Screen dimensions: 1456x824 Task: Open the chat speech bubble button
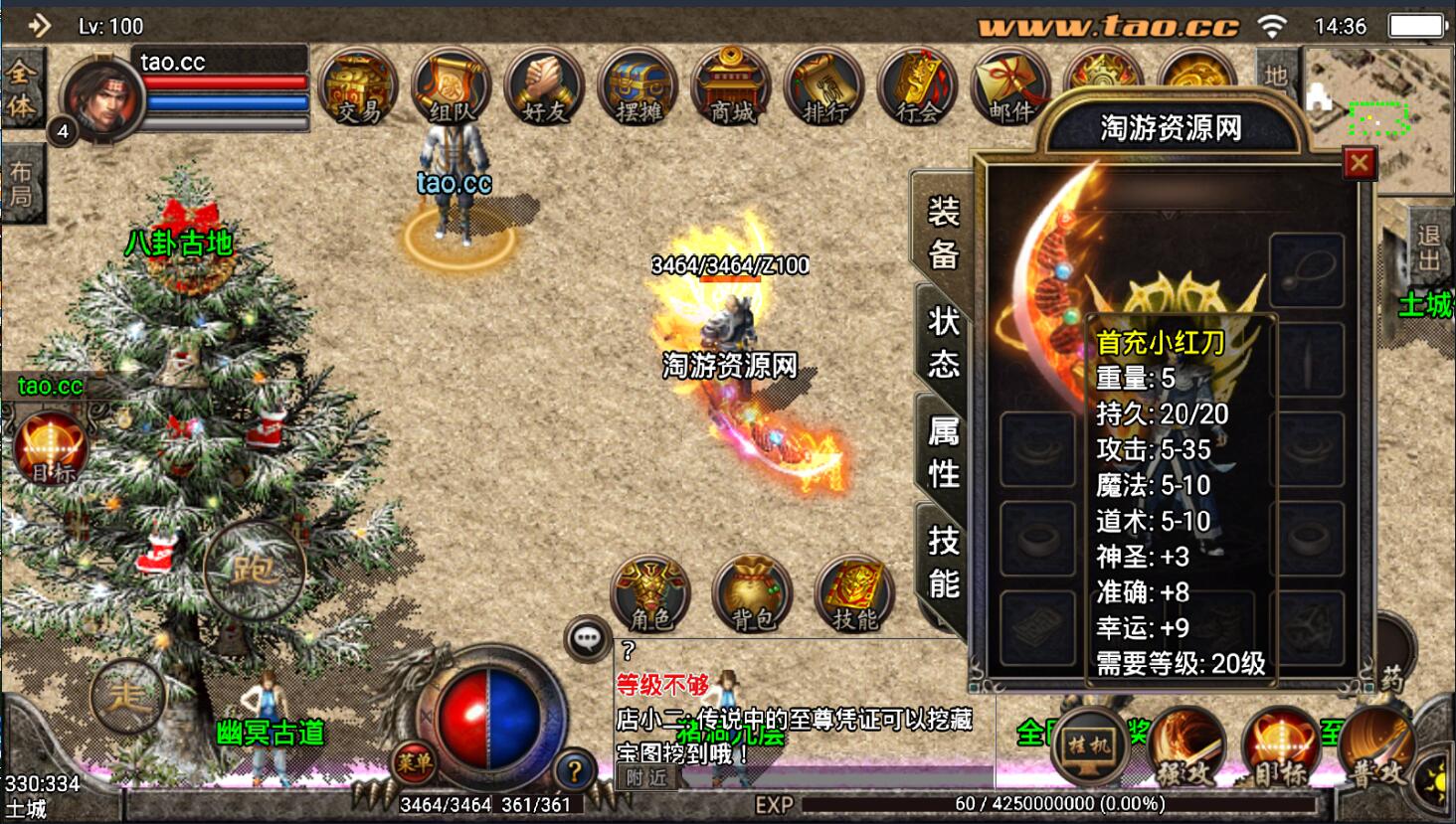coord(587,639)
